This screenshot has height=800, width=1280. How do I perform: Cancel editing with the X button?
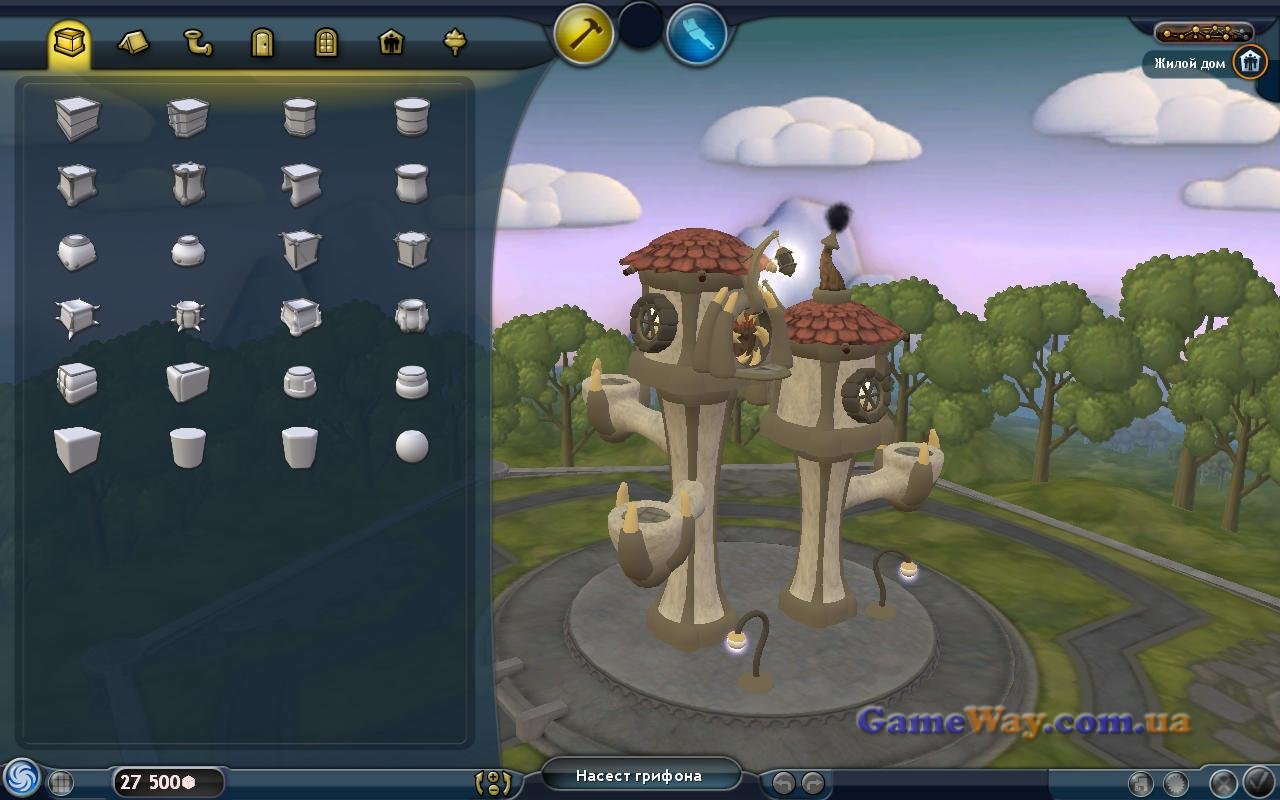point(1224,782)
